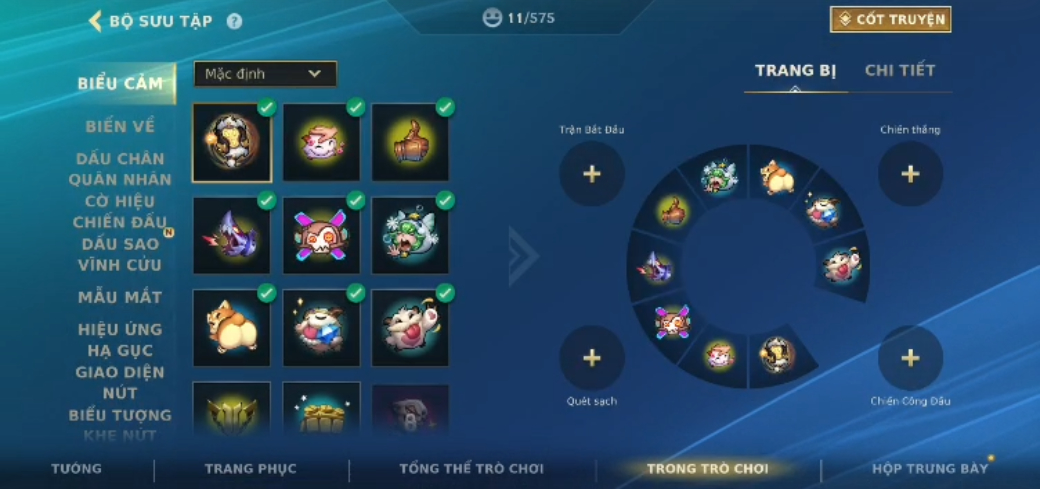The image size is (1040, 489).
Task: Add an emote to Chiến thắng slot
Action: coord(910,174)
